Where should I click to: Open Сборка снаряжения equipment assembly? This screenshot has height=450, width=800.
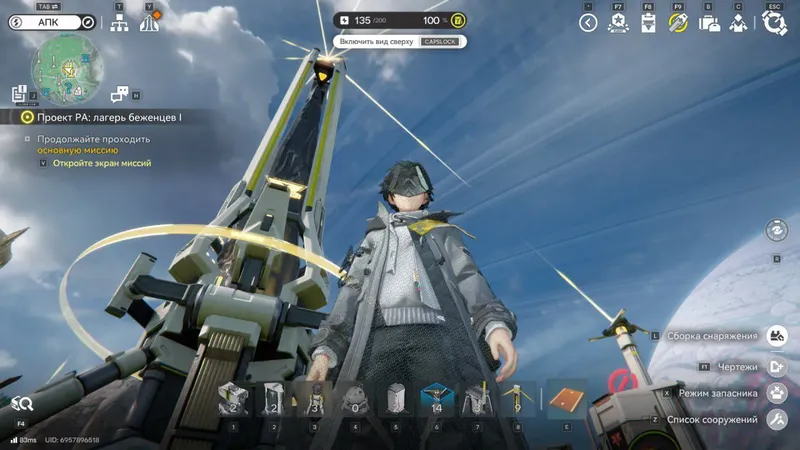(x=776, y=336)
